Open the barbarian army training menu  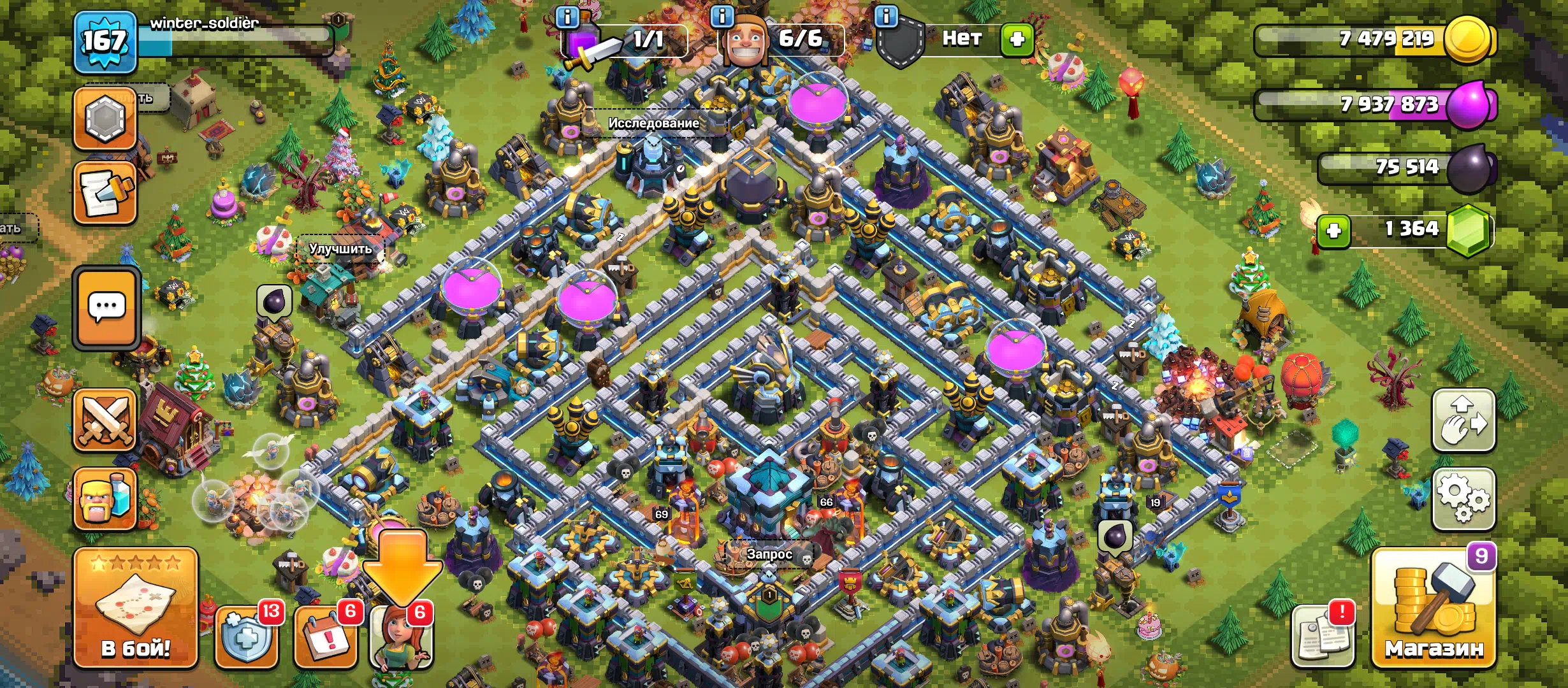(x=105, y=499)
